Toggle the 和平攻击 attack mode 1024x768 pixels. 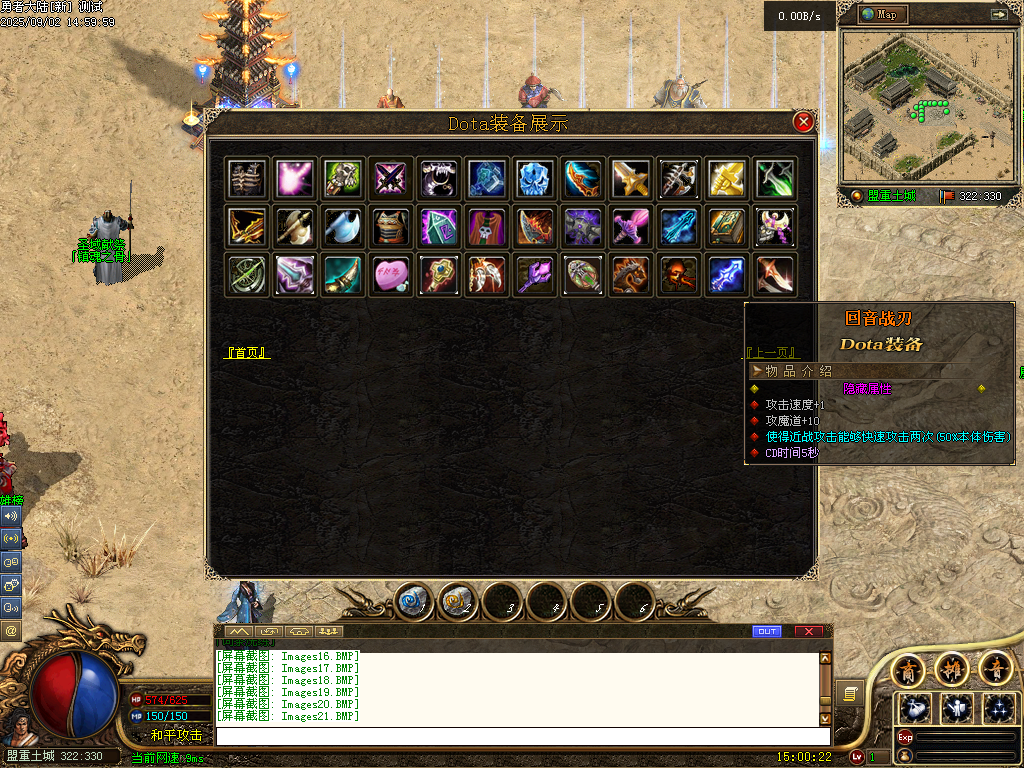pyautogui.click(x=176, y=735)
